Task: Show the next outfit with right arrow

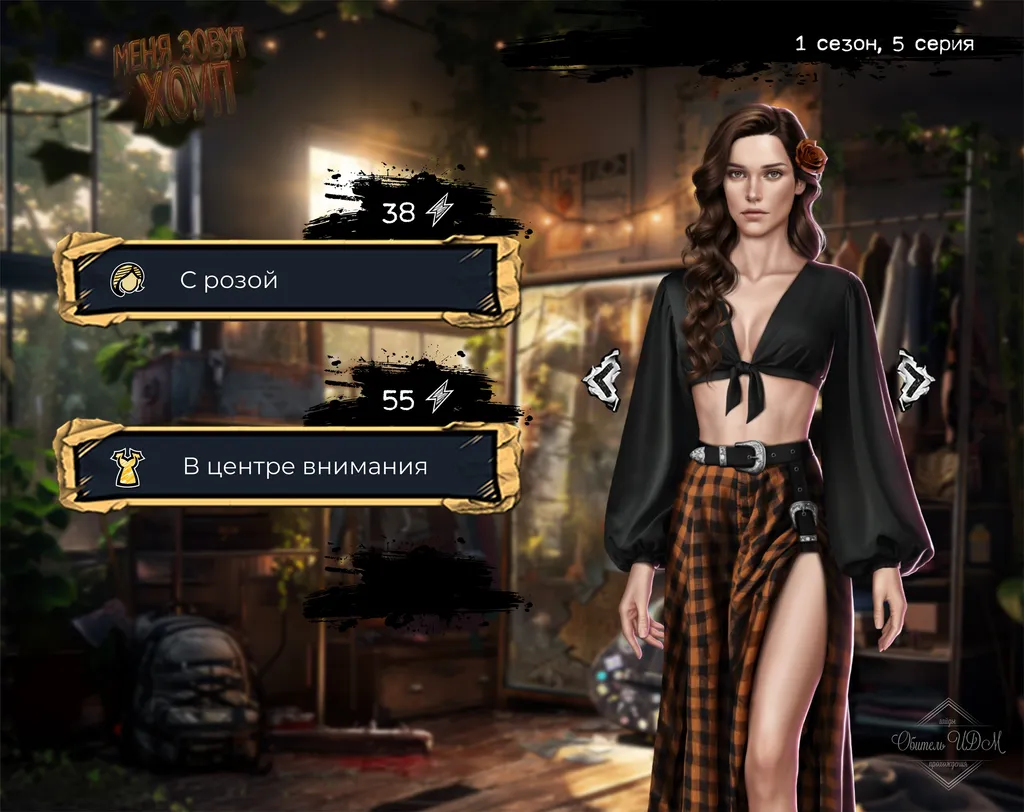Action: (x=913, y=378)
